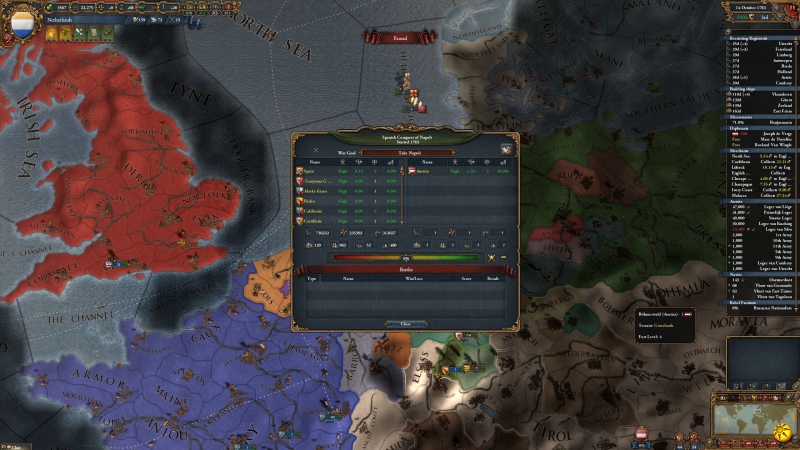Click the Take Napoli war goal
Viewport: 800px width, 450px height.
point(406,152)
